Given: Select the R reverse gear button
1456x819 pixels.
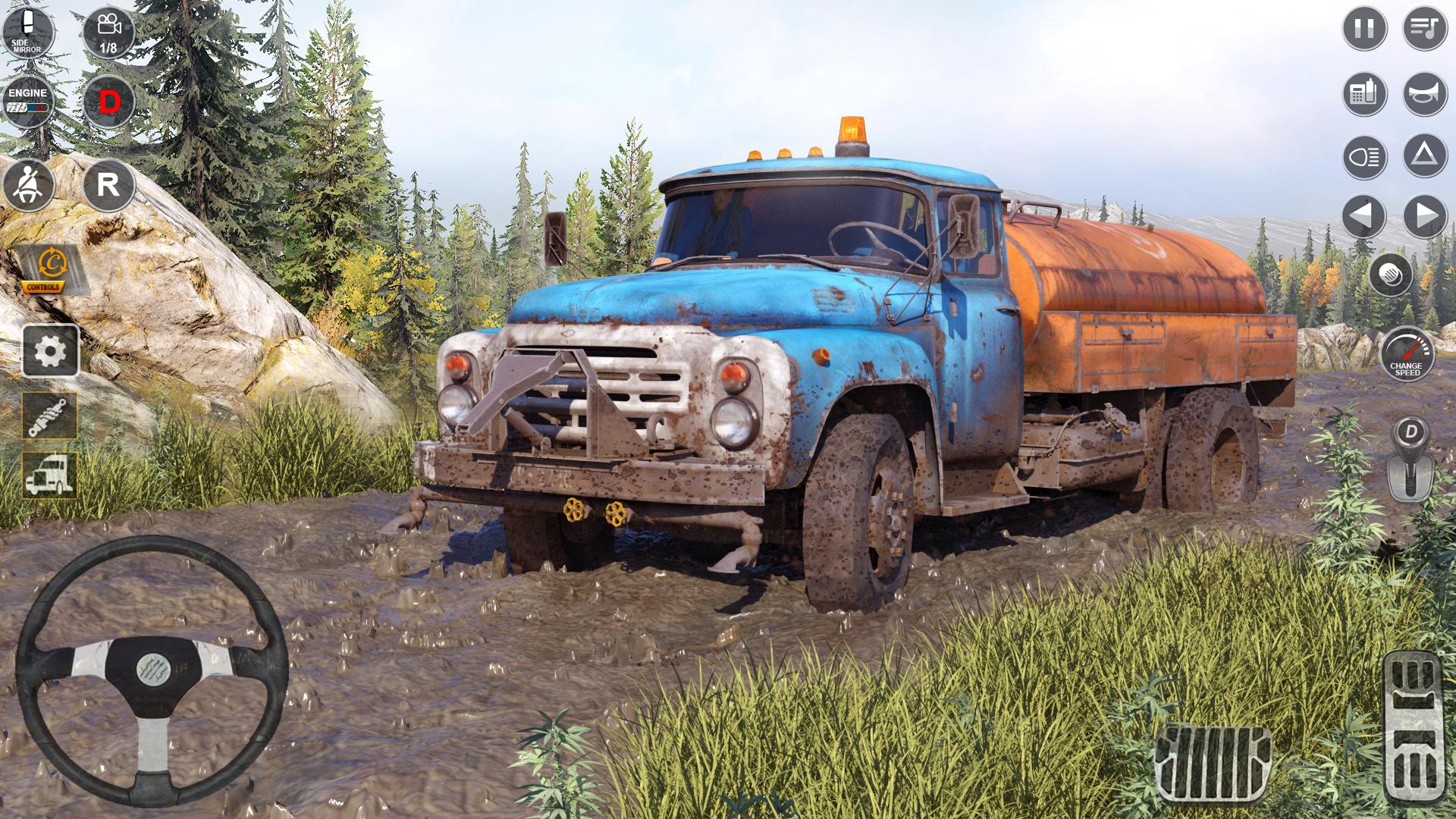Looking at the screenshot, I should pos(108,185).
